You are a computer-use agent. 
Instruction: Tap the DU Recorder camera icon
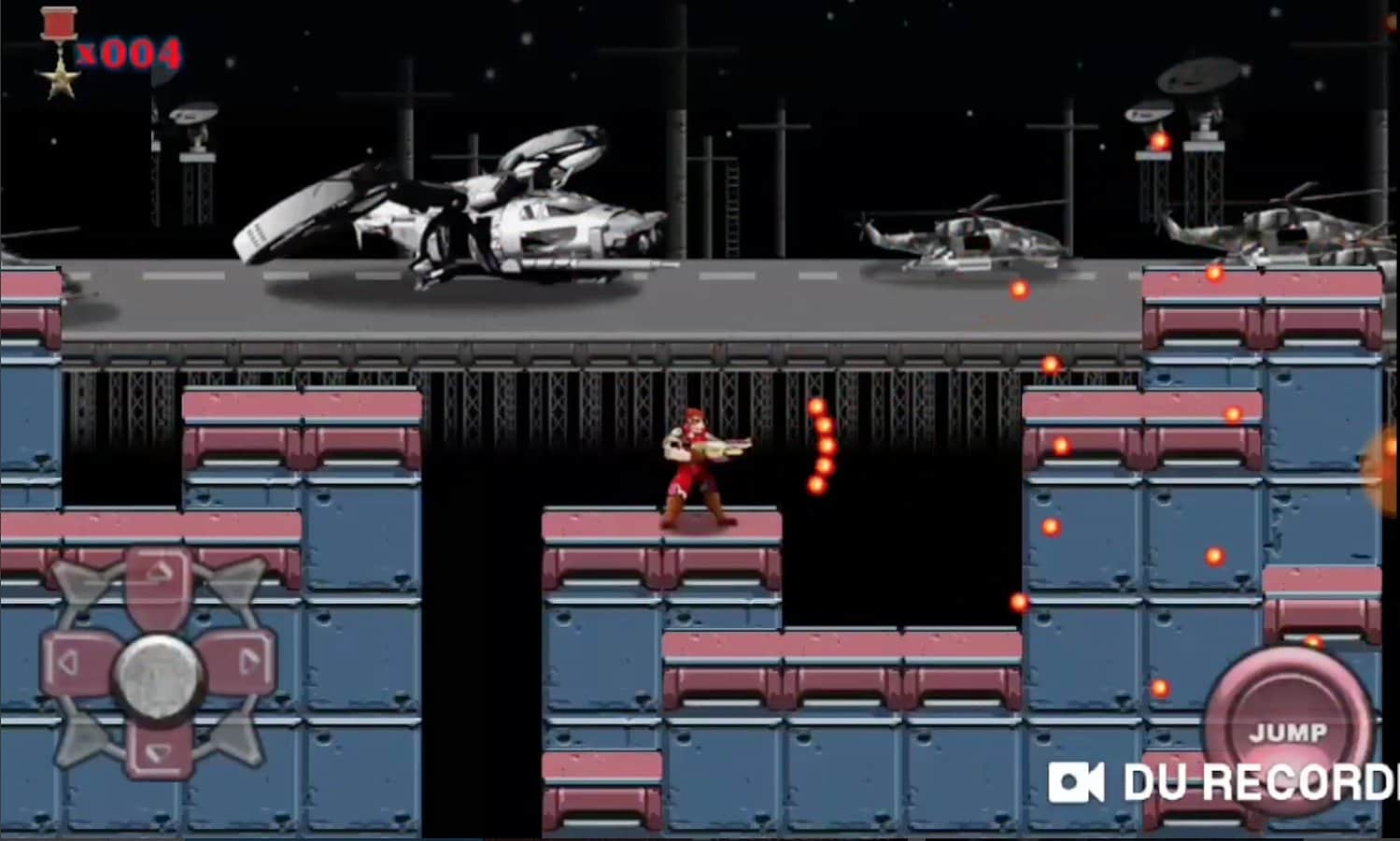pos(1079,782)
